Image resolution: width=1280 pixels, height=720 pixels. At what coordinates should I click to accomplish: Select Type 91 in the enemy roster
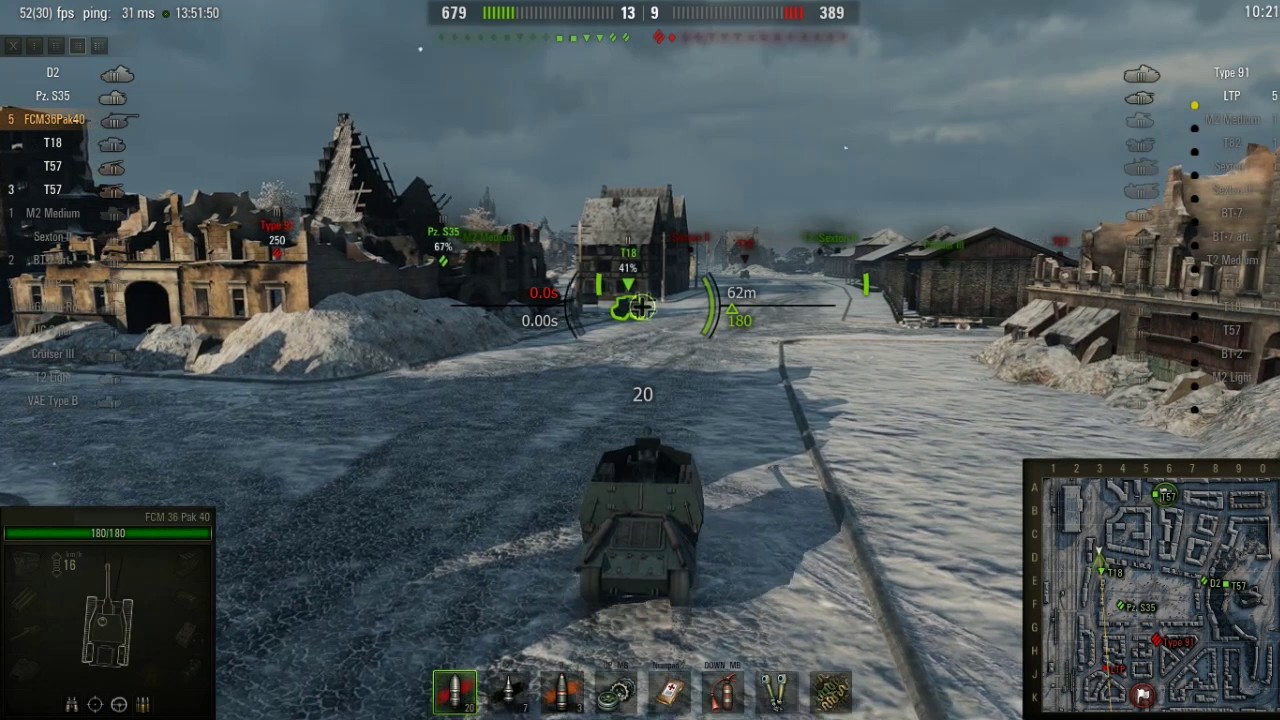1231,72
